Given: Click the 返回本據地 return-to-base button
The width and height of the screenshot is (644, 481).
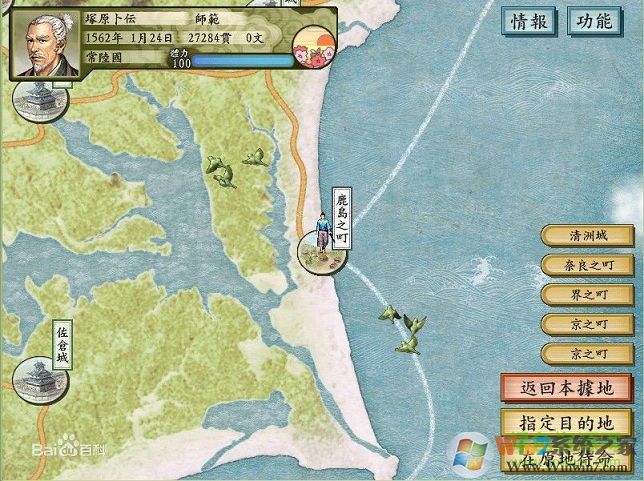Looking at the screenshot, I should pos(566,388).
